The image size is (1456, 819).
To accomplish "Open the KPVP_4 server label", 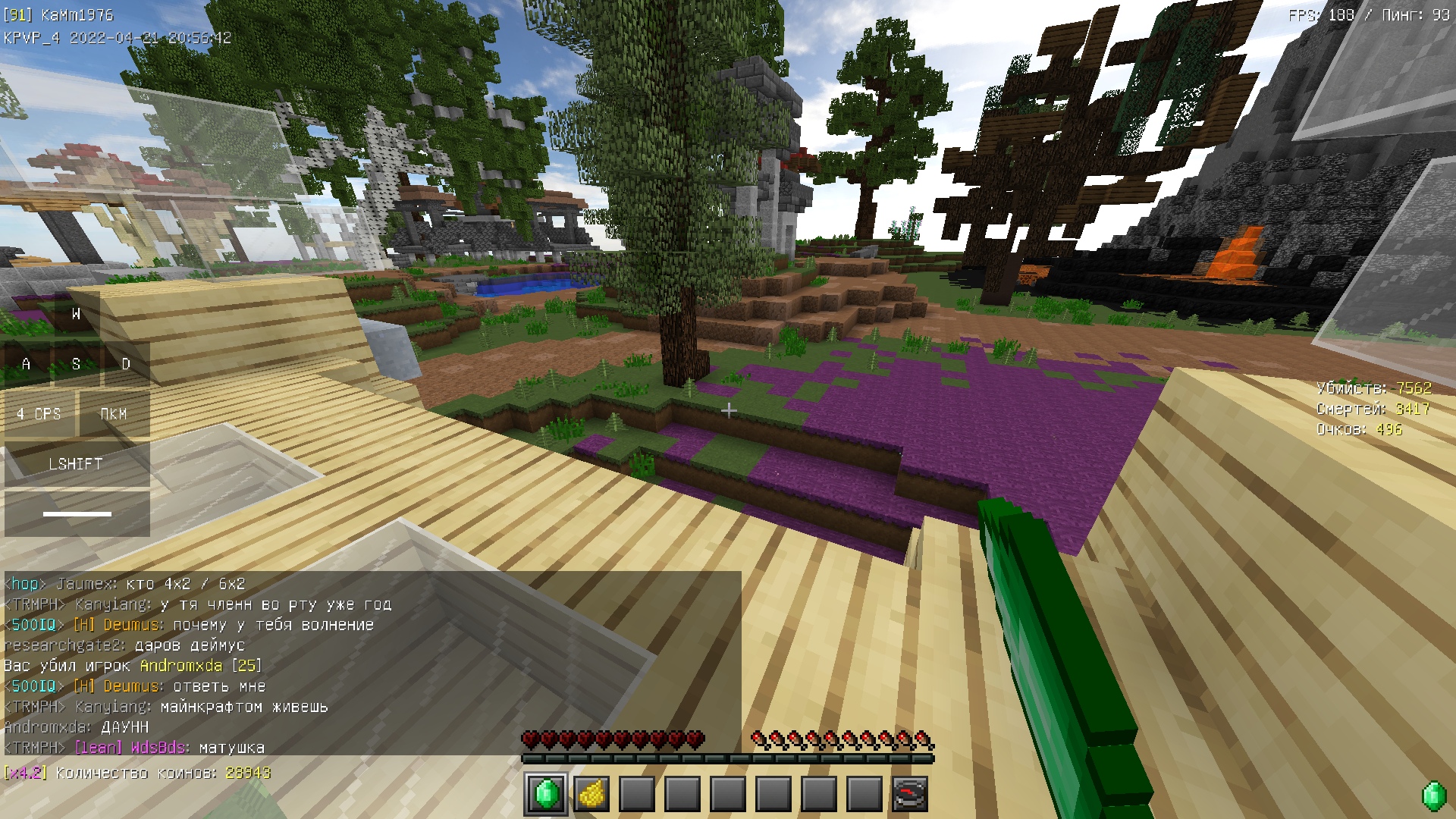I will pos(30,35).
